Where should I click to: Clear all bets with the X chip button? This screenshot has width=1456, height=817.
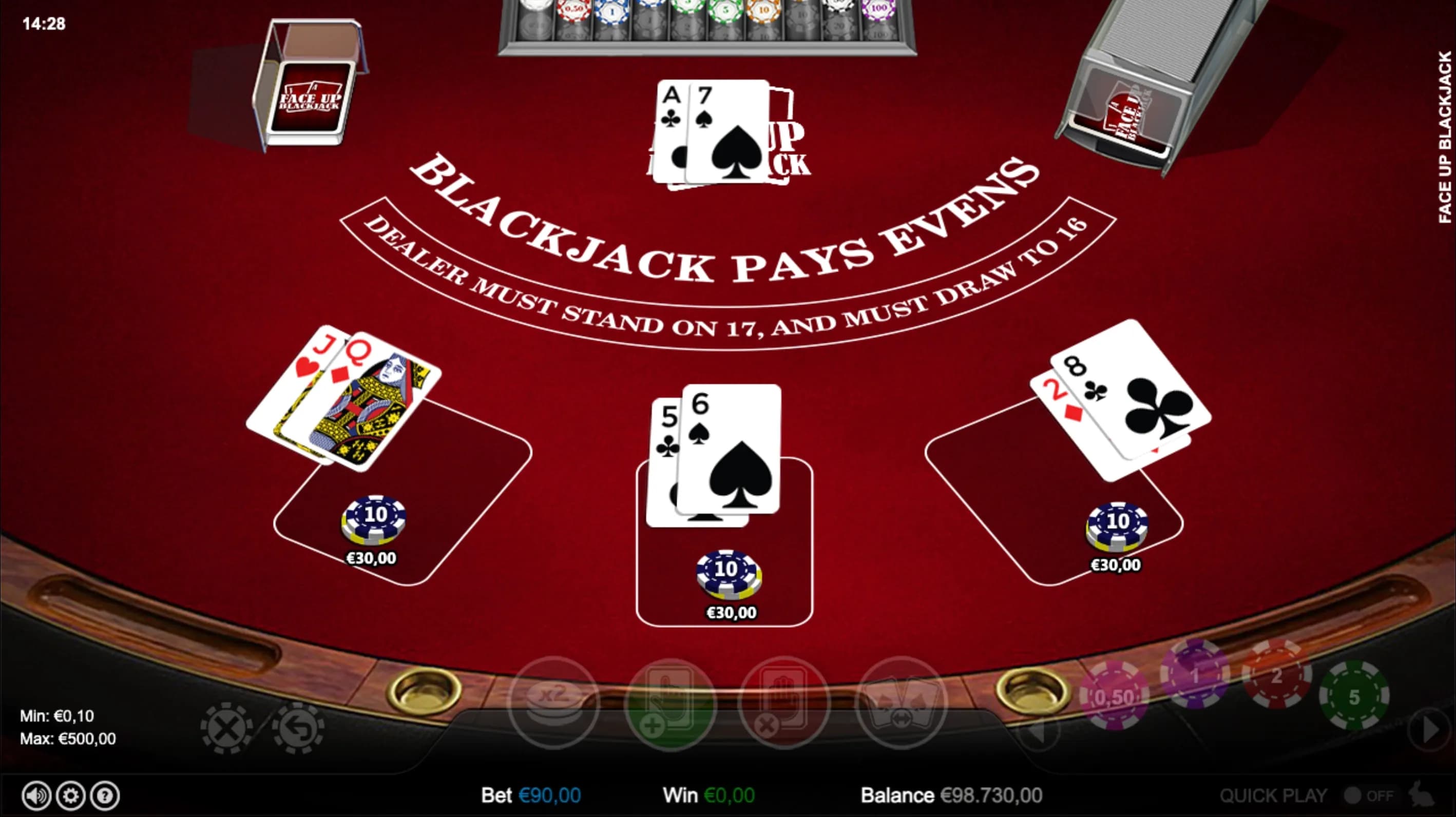coord(226,728)
